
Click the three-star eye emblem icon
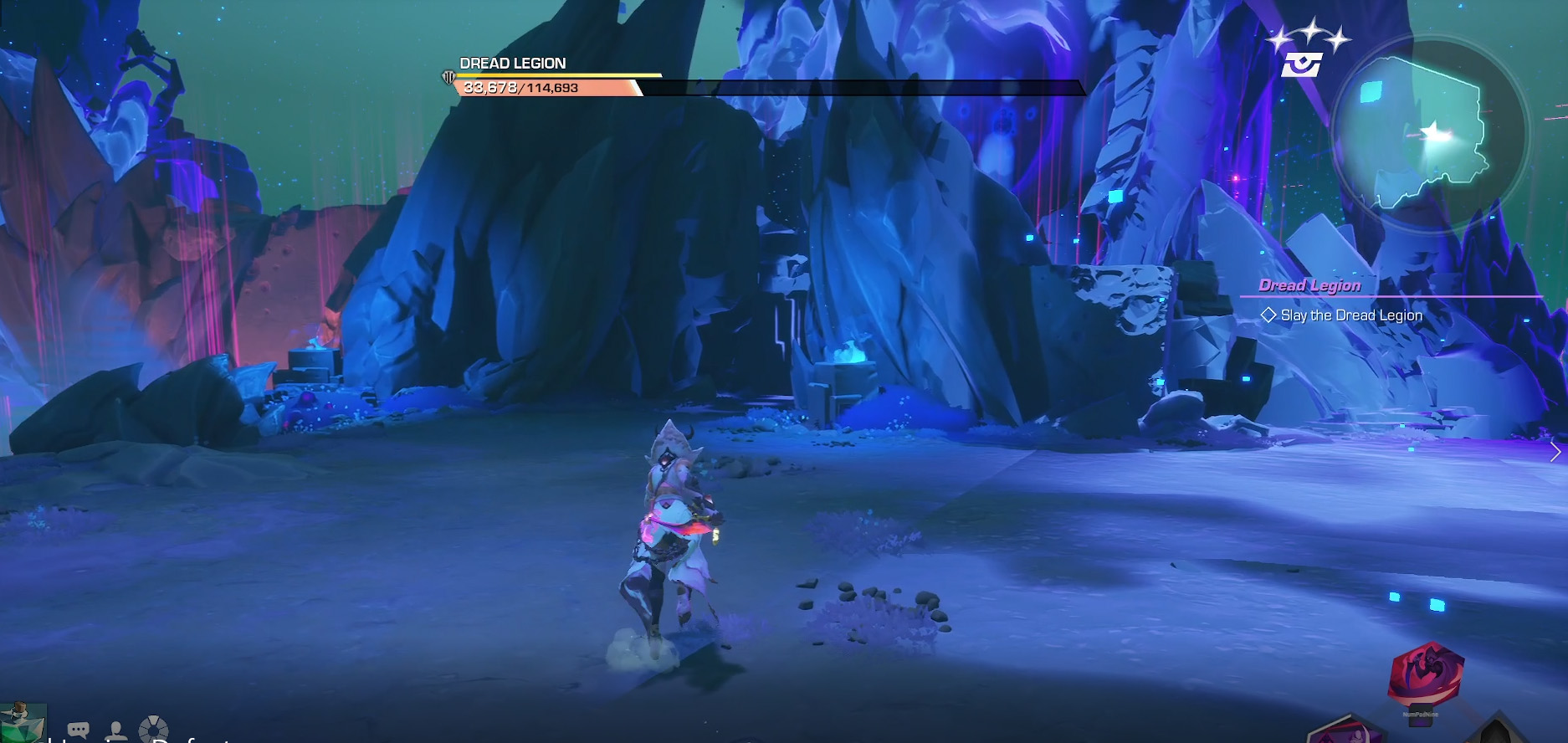1304,53
